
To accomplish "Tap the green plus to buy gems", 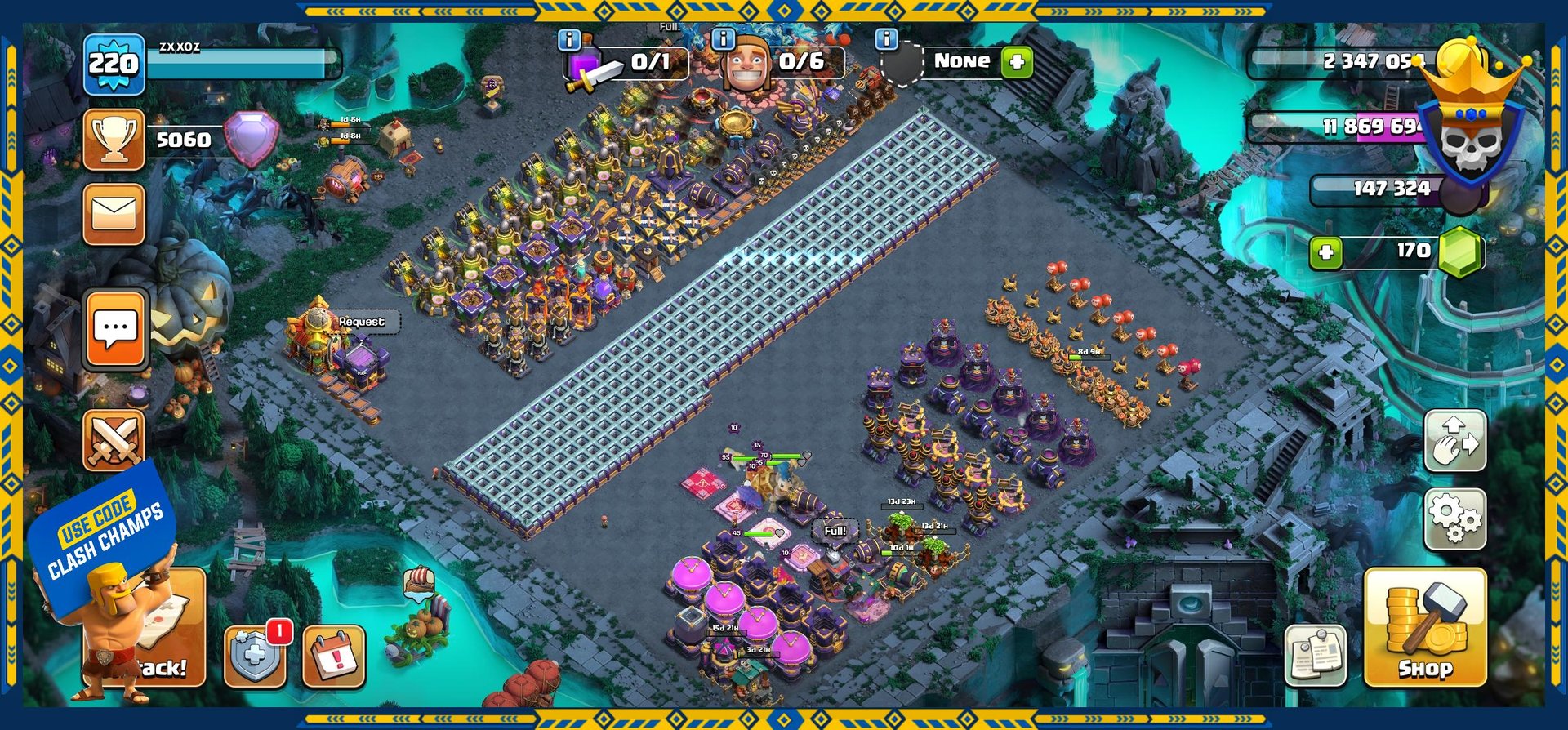I will (x=1325, y=252).
